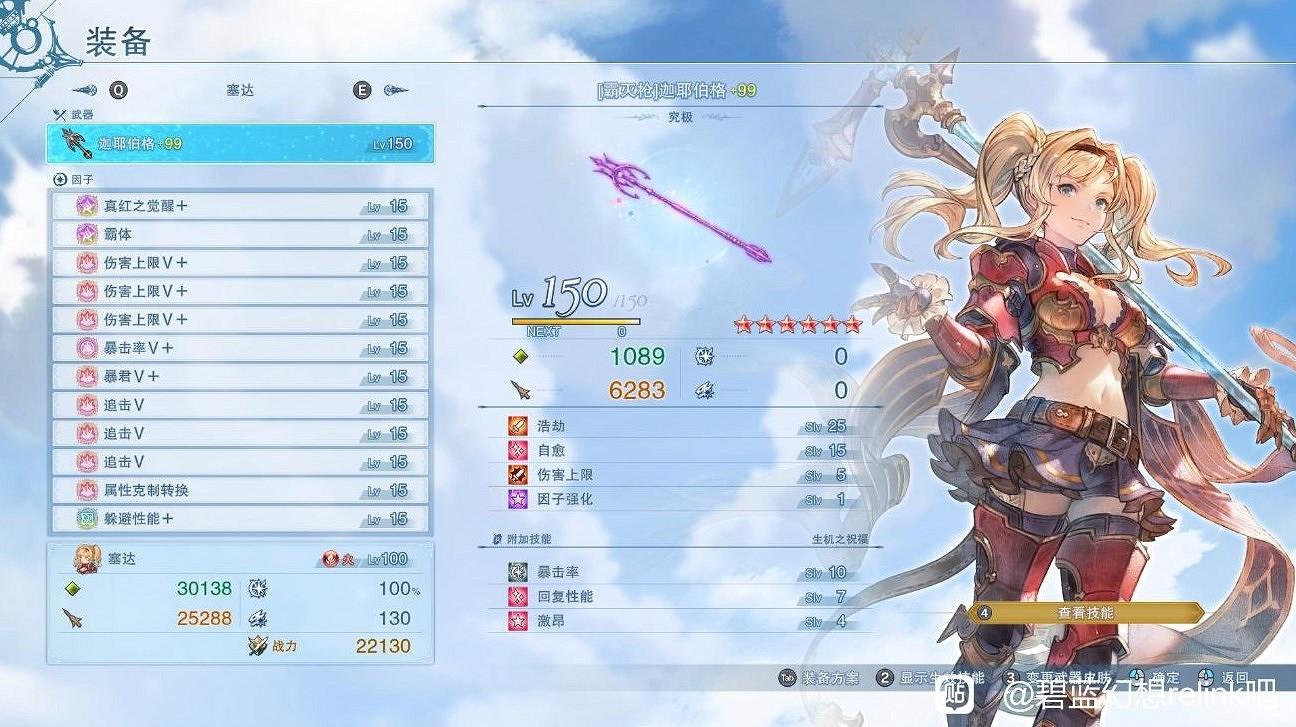Click the 激昂 additional skill star icon
Viewport: 1296px width, 727px height.
pyautogui.click(x=518, y=621)
